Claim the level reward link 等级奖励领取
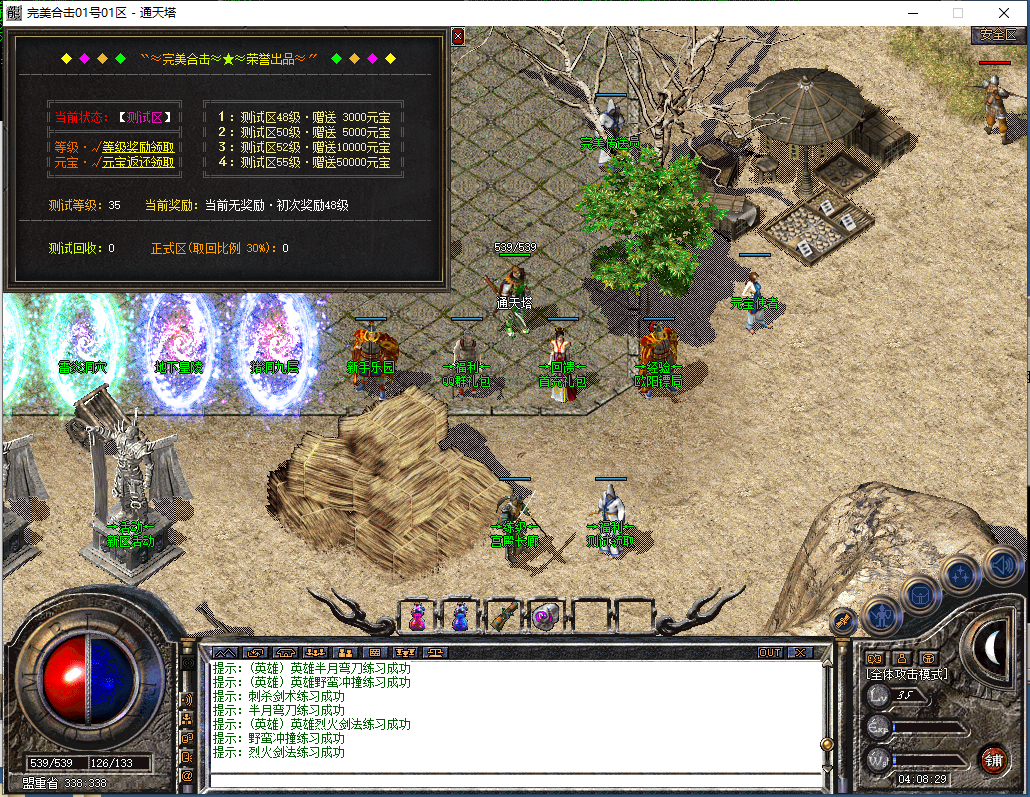 pos(138,147)
